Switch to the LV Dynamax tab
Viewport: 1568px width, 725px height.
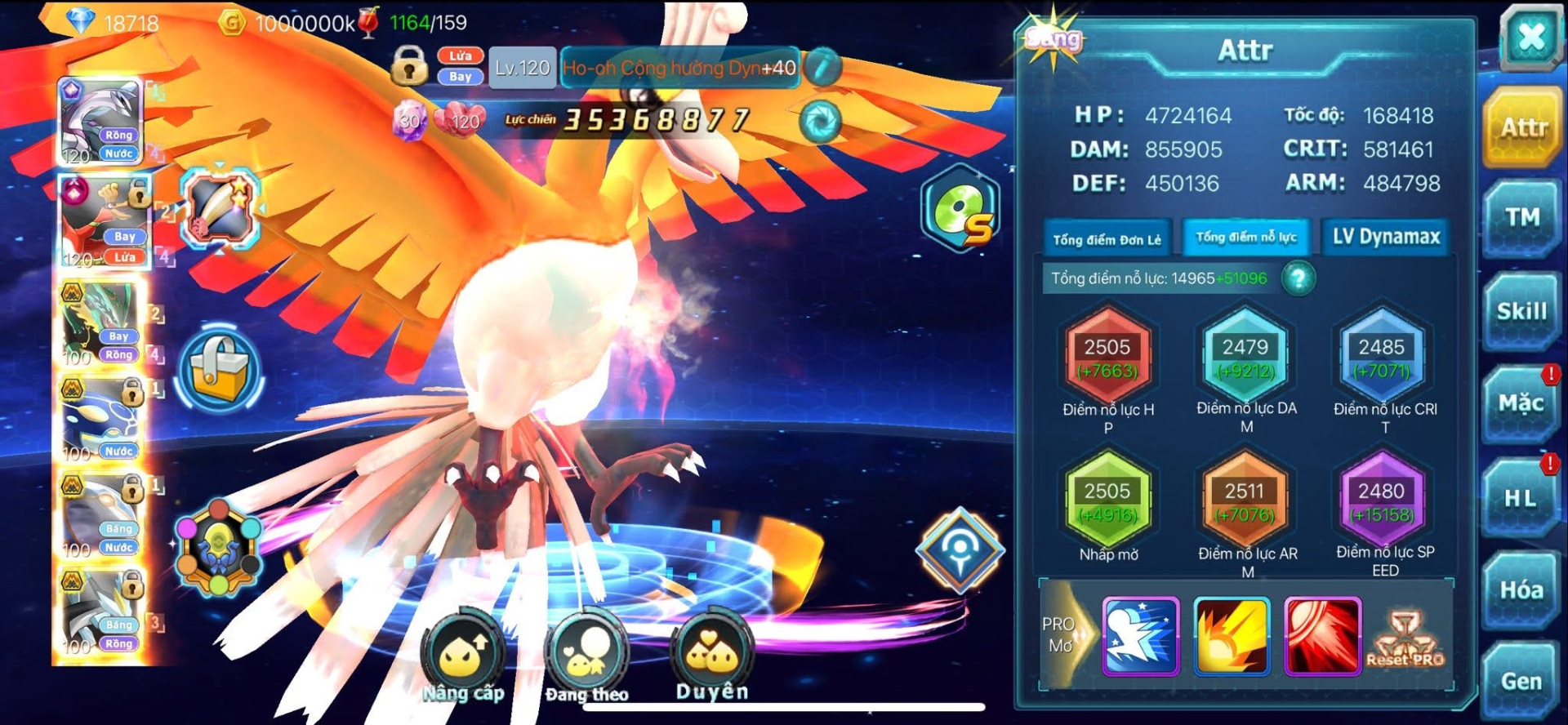[1386, 238]
